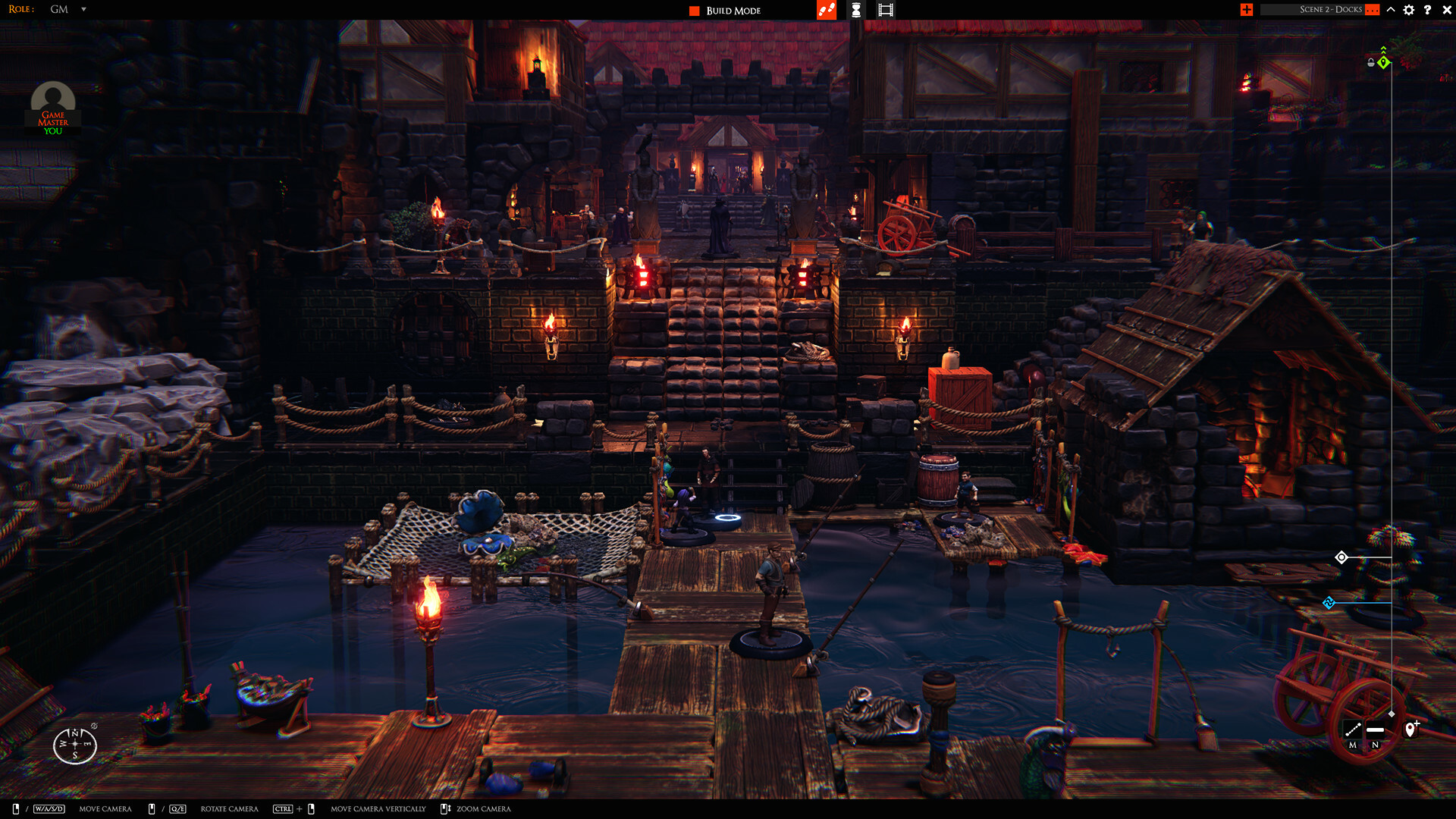Image resolution: width=1456 pixels, height=819 pixels.
Task: Open the Scene 2 - Docks options ellipsis
Action: [1372, 10]
